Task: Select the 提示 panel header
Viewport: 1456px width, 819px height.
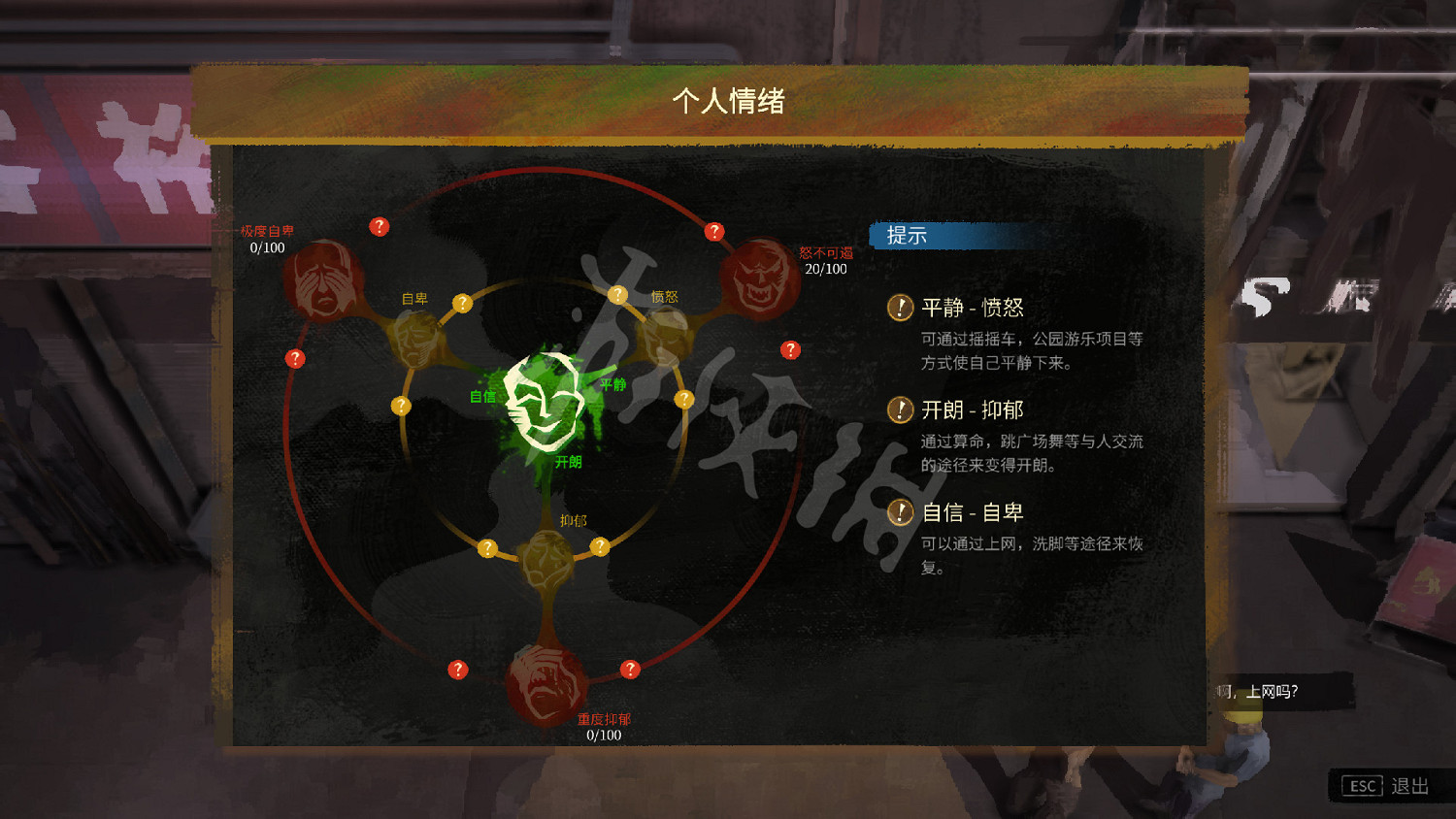Action: point(903,236)
